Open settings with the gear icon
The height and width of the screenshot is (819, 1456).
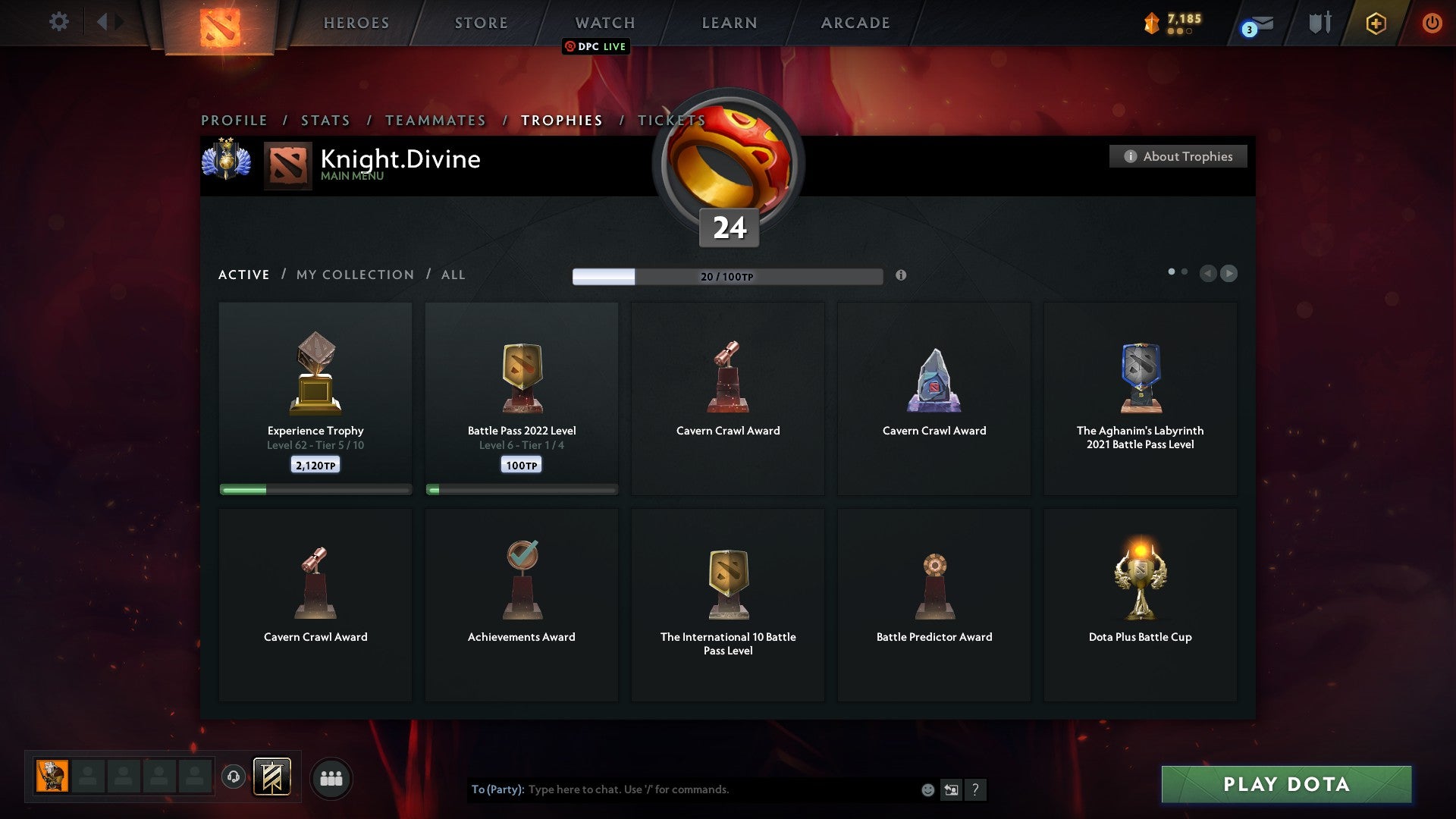pyautogui.click(x=58, y=22)
